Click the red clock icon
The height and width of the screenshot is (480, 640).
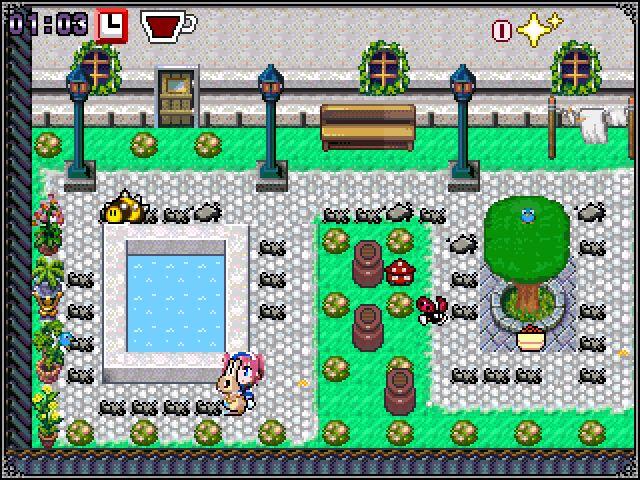[112, 24]
